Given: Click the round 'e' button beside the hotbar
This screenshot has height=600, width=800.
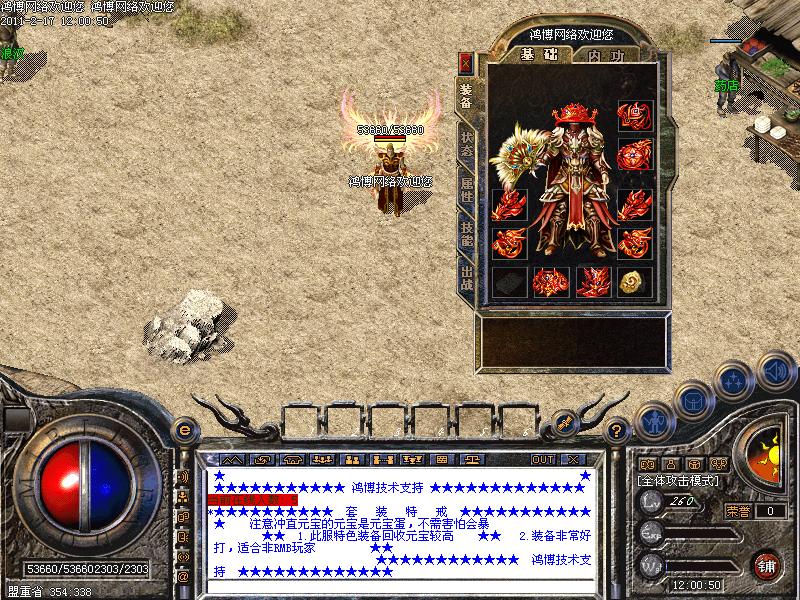Looking at the screenshot, I should [183, 430].
